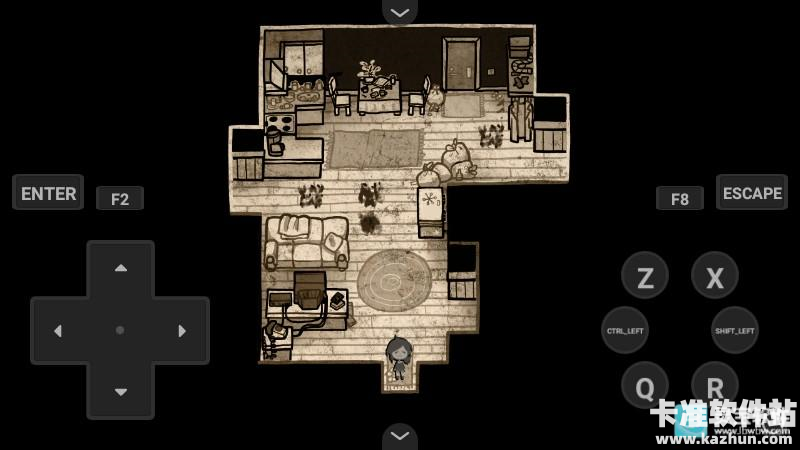Tap the round X button

pyautogui.click(x=715, y=277)
